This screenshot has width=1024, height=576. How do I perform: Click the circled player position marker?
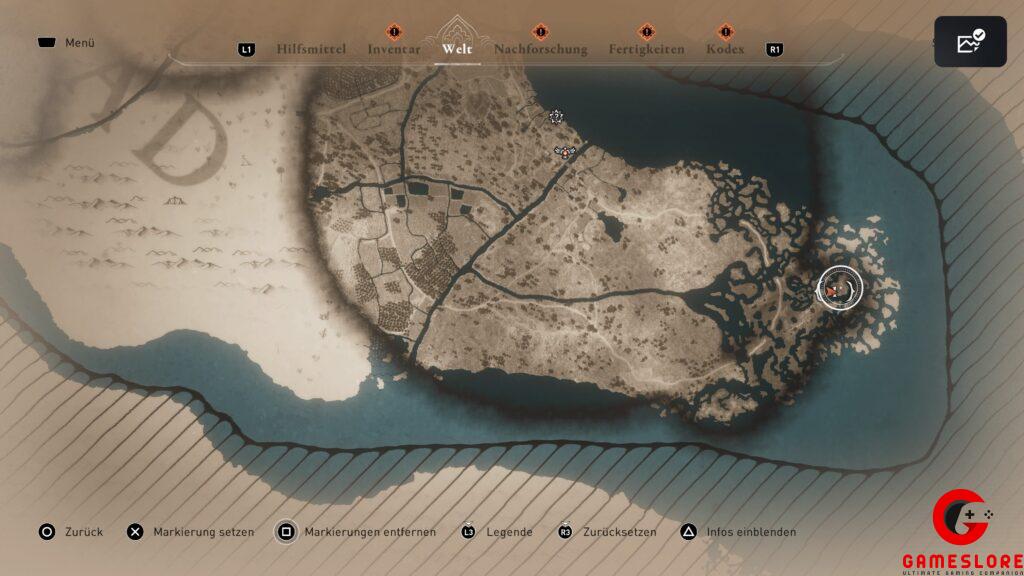coord(839,288)
